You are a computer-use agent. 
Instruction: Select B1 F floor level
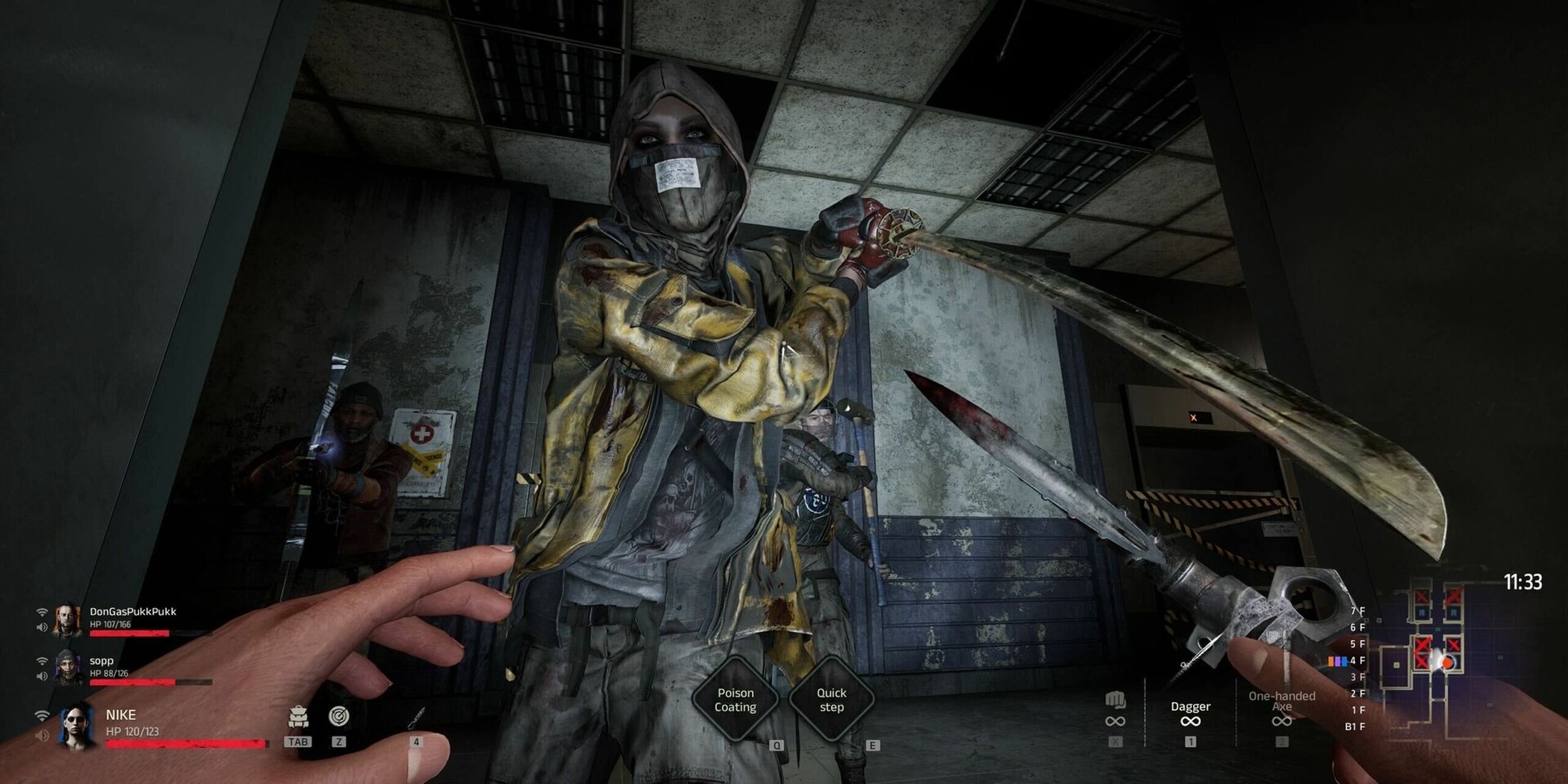pyautogui.click(x=1356, y=726)
